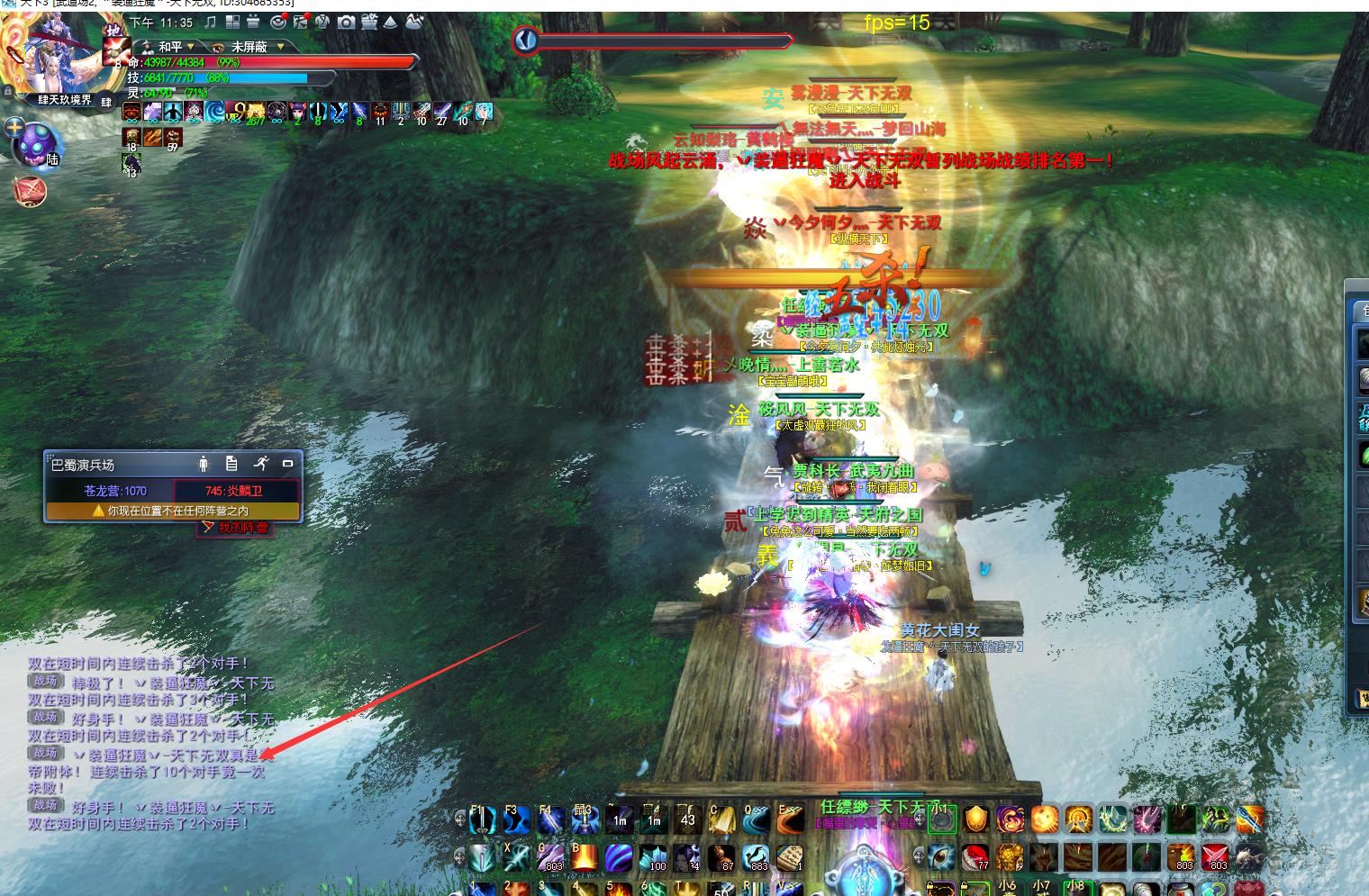This screenshot has width=1369, height=896.
Task: Click the red crossed-swords round icon
Action: tap(30, 190)
